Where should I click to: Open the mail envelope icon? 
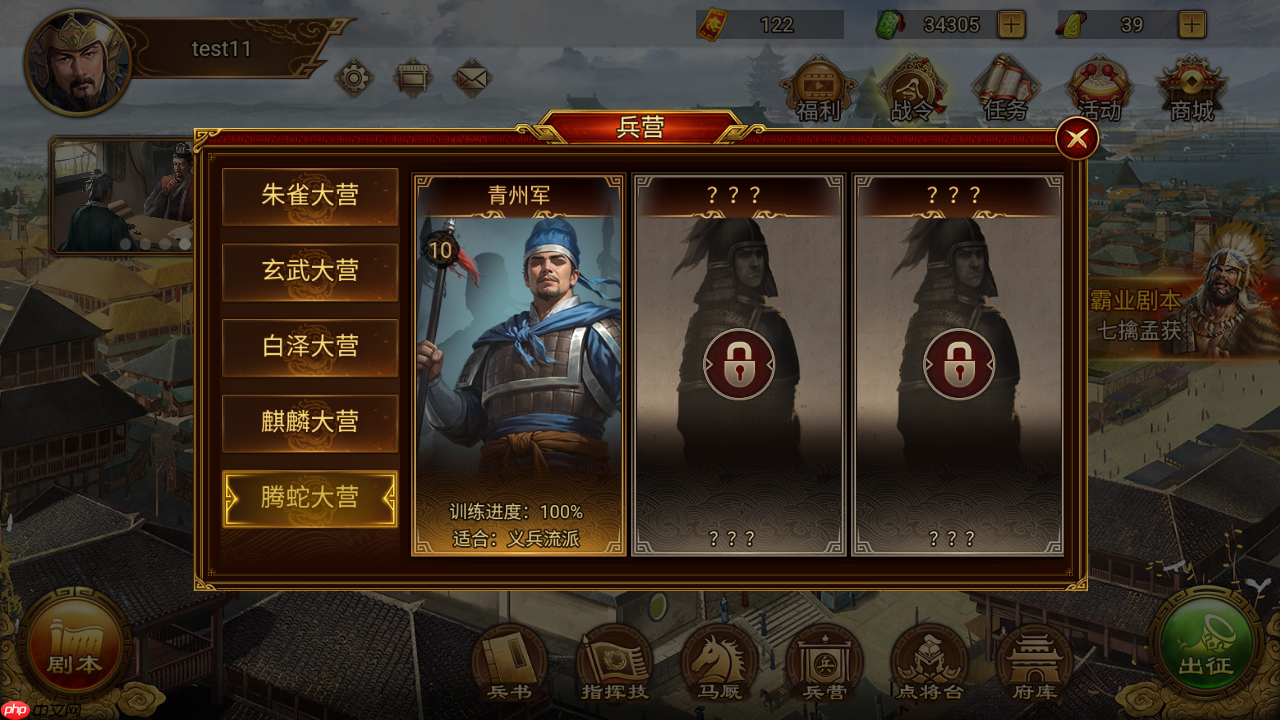[x=473, y=78]
